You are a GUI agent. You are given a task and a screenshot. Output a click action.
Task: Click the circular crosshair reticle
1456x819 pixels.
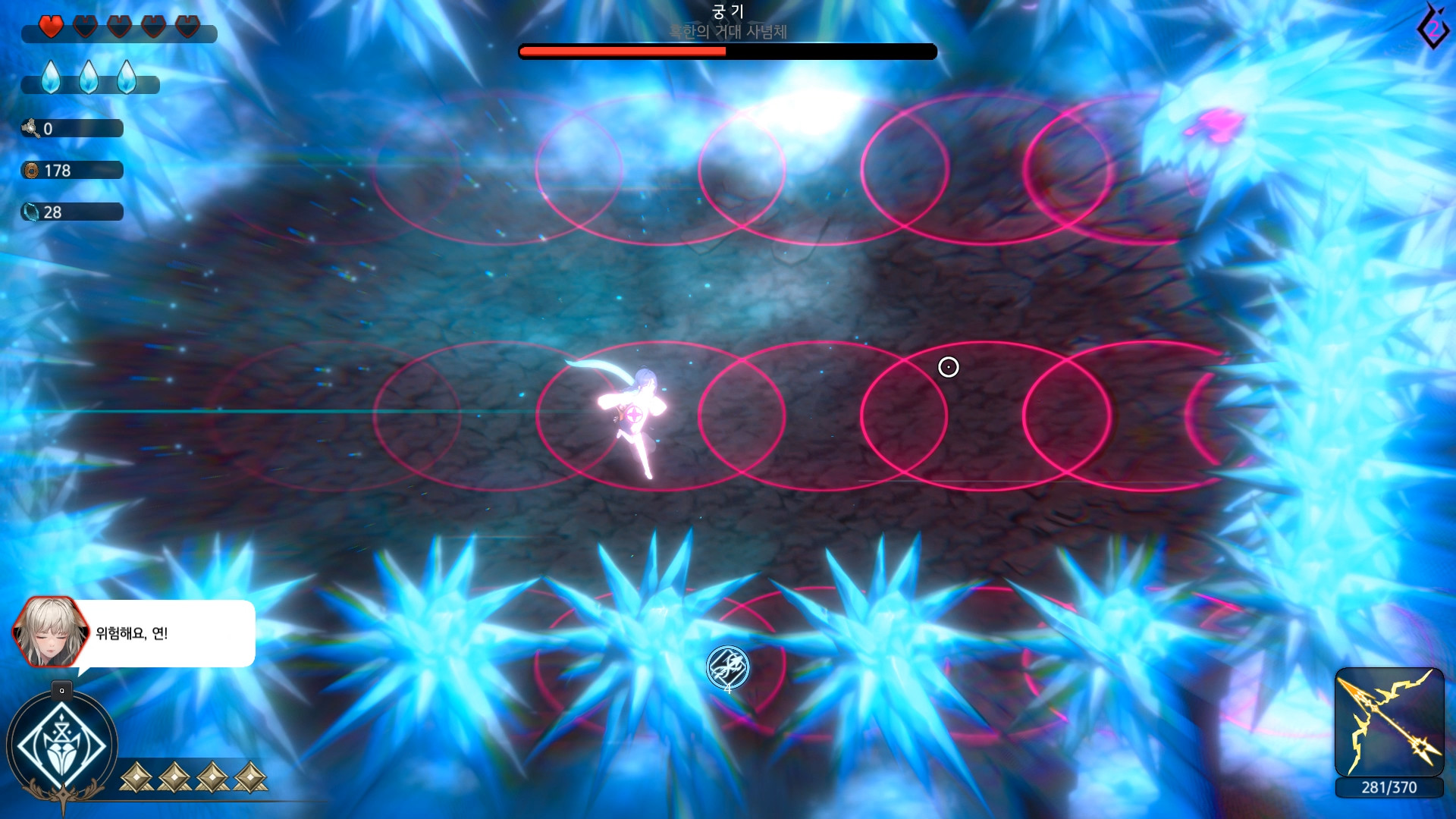949,366
